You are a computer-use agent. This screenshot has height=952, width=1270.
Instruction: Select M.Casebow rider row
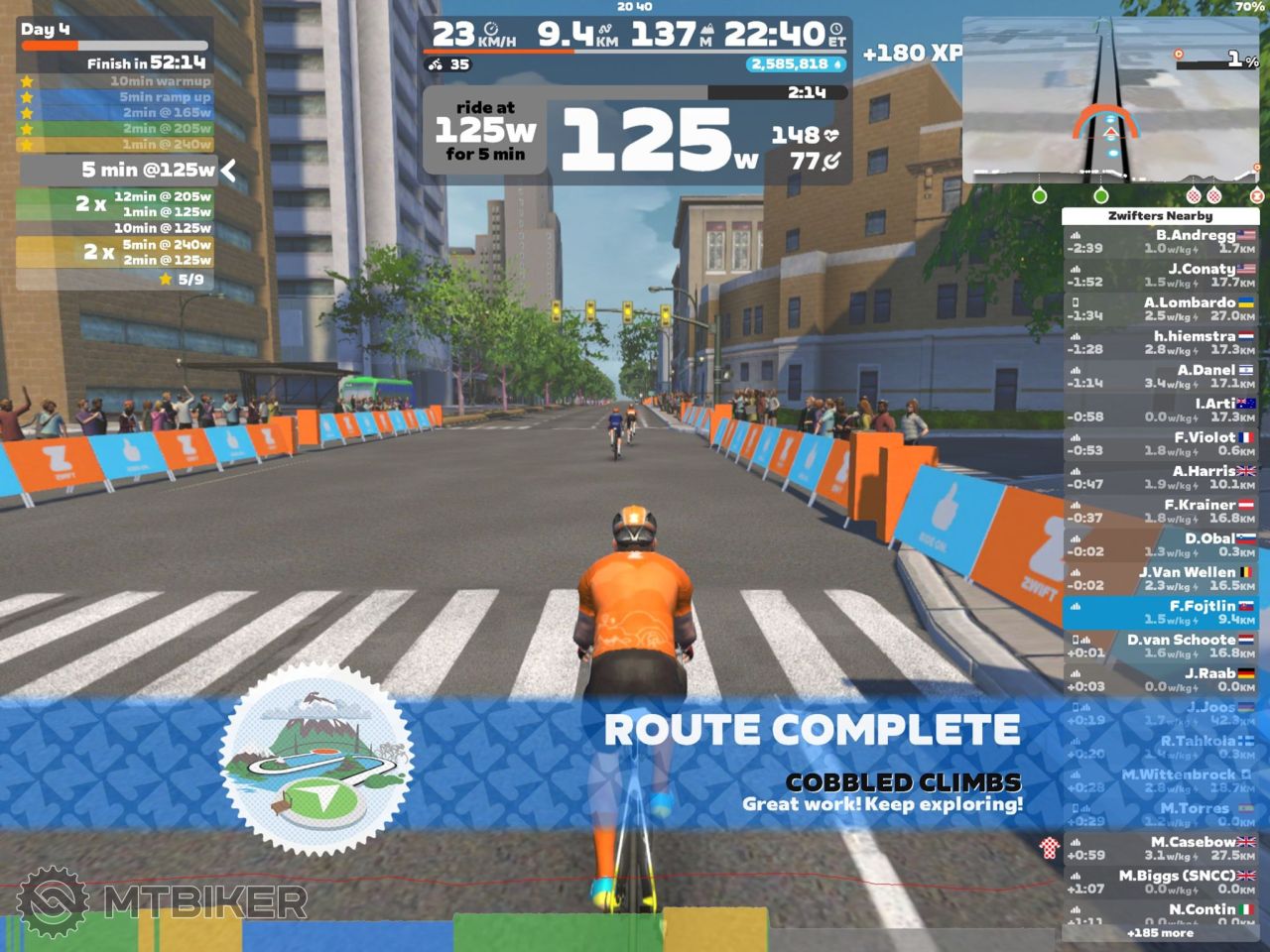pyautogui.click(x=1161, y=849)
